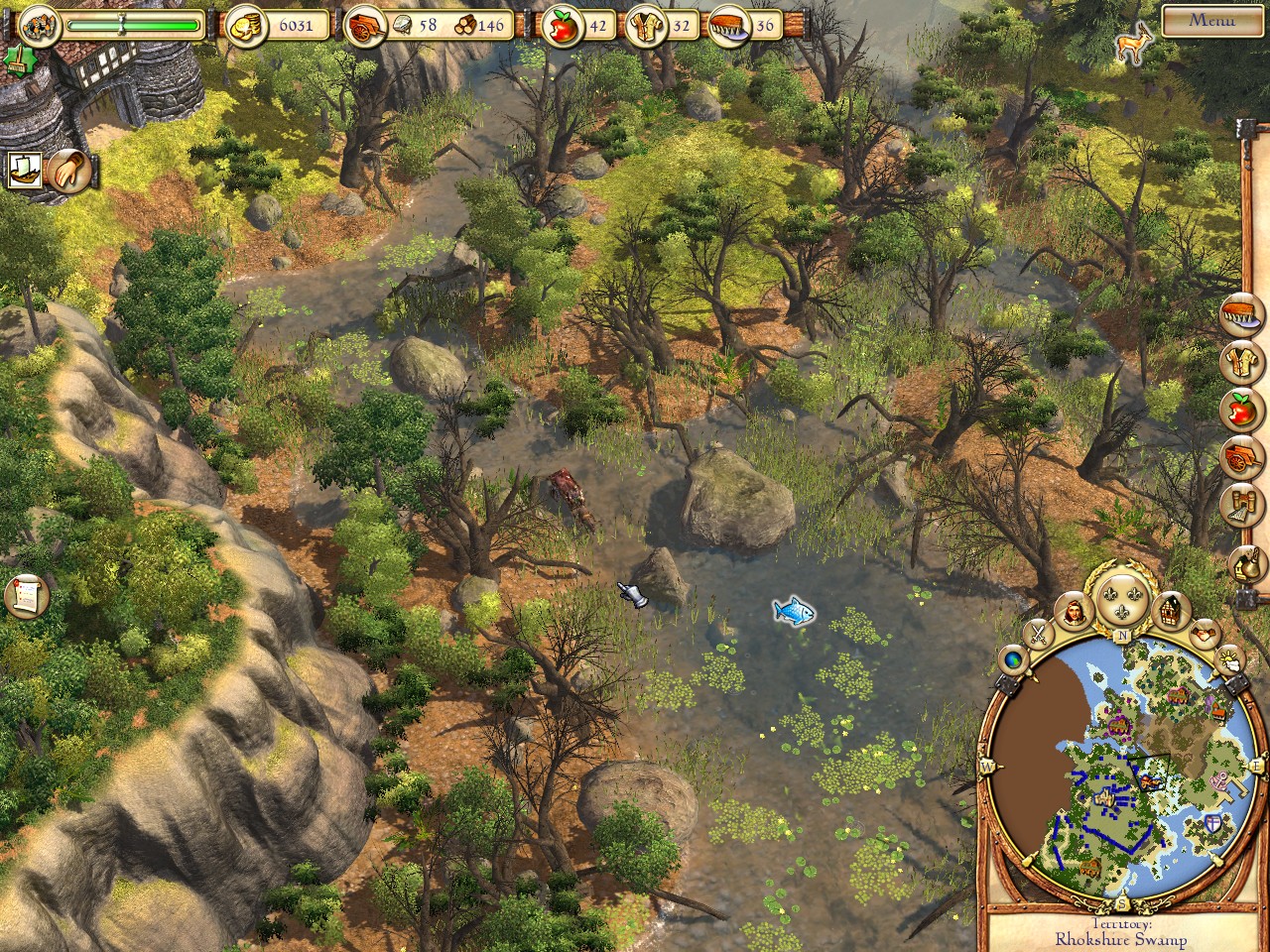Viewport: 1270px width, 952px height.
Task: Click the apple food icon in top bar
Action: pyautogui.click(x=561, y=27)
